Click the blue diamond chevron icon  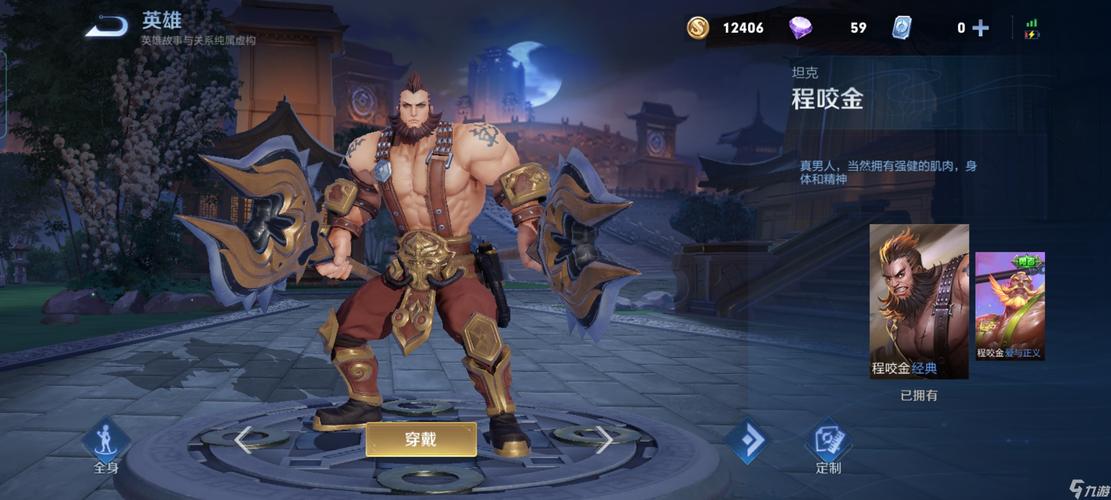tap(744, 440)
